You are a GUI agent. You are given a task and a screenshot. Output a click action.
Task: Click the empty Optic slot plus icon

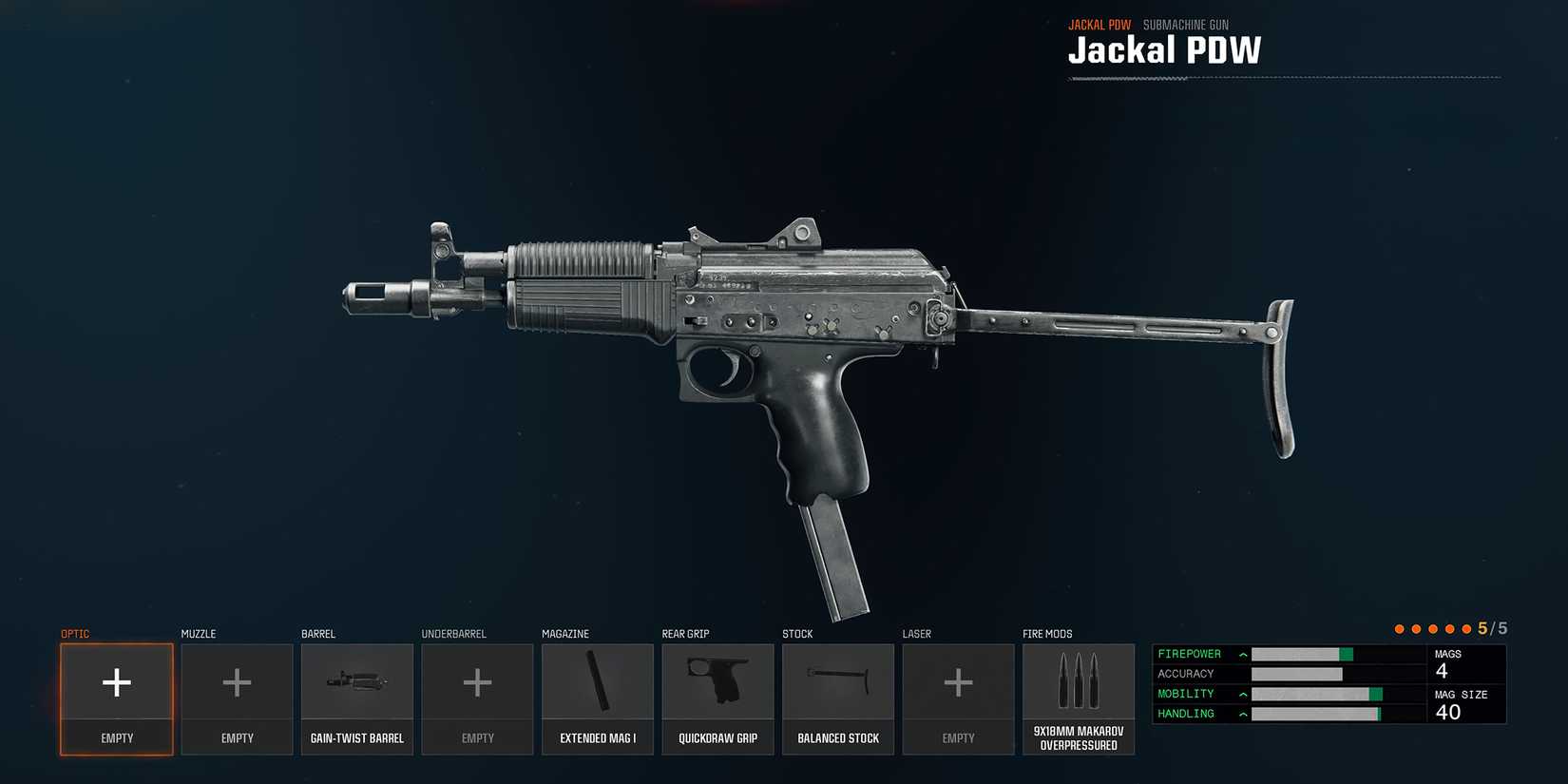click(x=116, y=681)
